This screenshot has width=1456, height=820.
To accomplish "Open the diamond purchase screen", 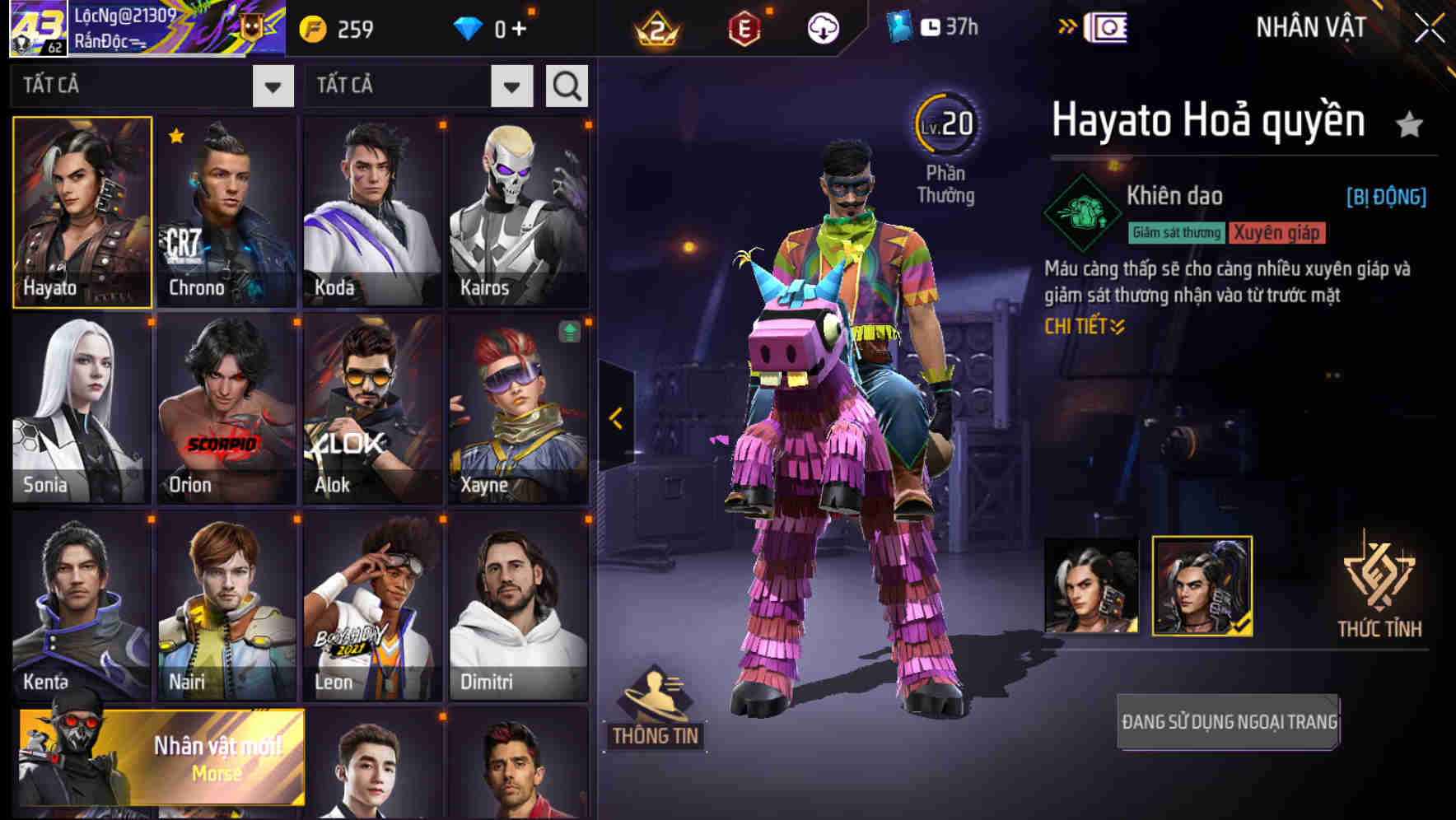I will coord(494,27).
